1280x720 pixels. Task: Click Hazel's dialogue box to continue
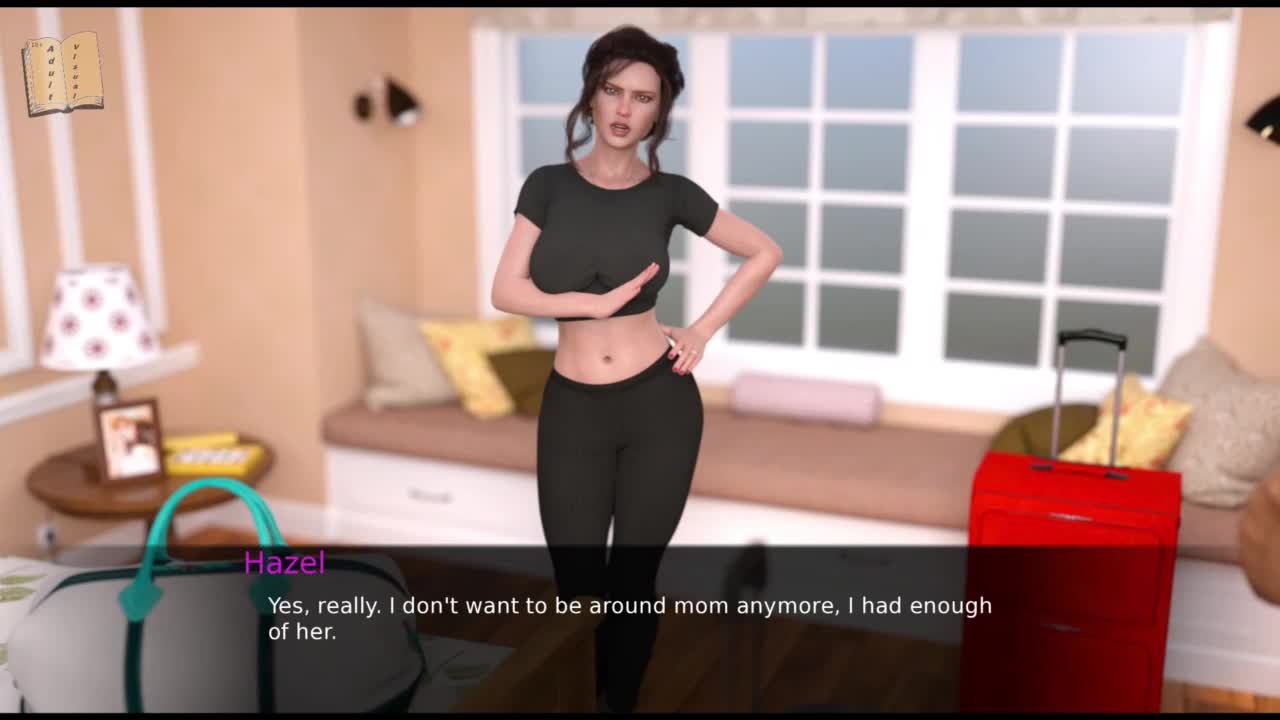630,618
